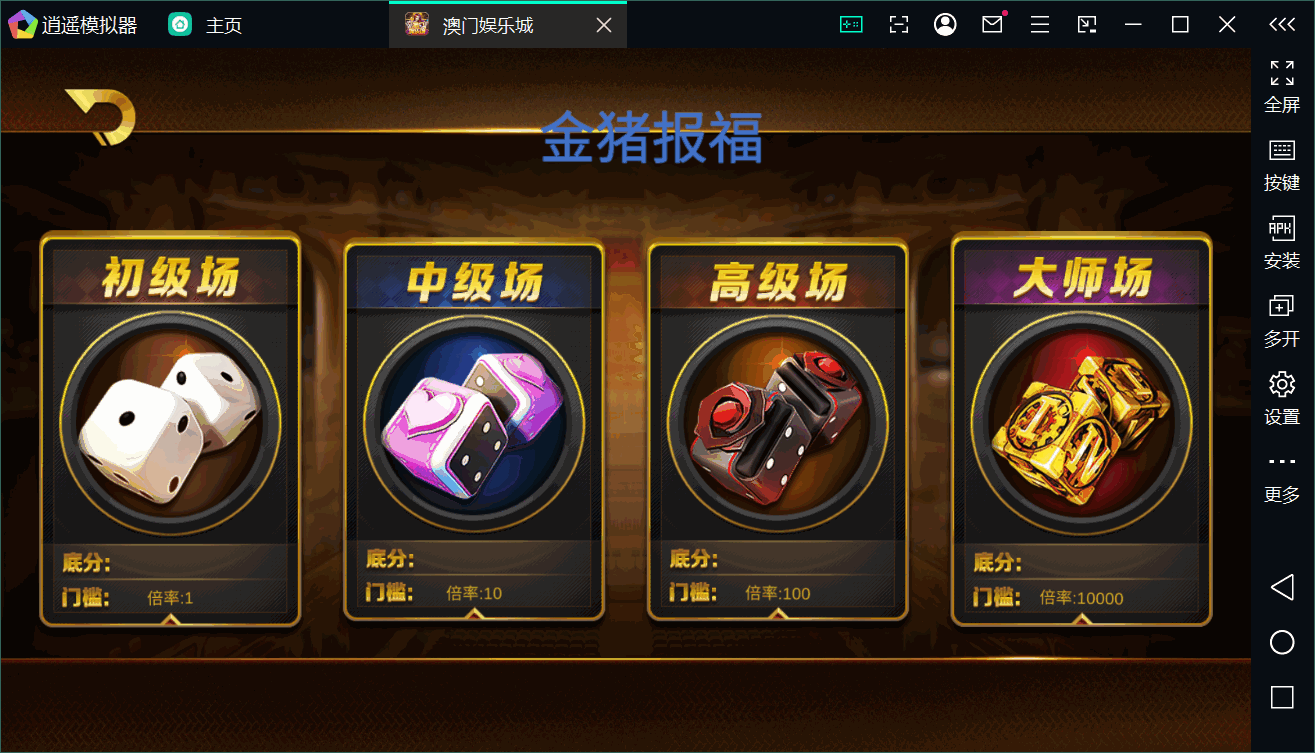Image resolution: width=1315 pixels, height=753 pixels.
Task: Open the 多开 multi-instance manager
Action: pyautogui.click(x=1281, y=317)
